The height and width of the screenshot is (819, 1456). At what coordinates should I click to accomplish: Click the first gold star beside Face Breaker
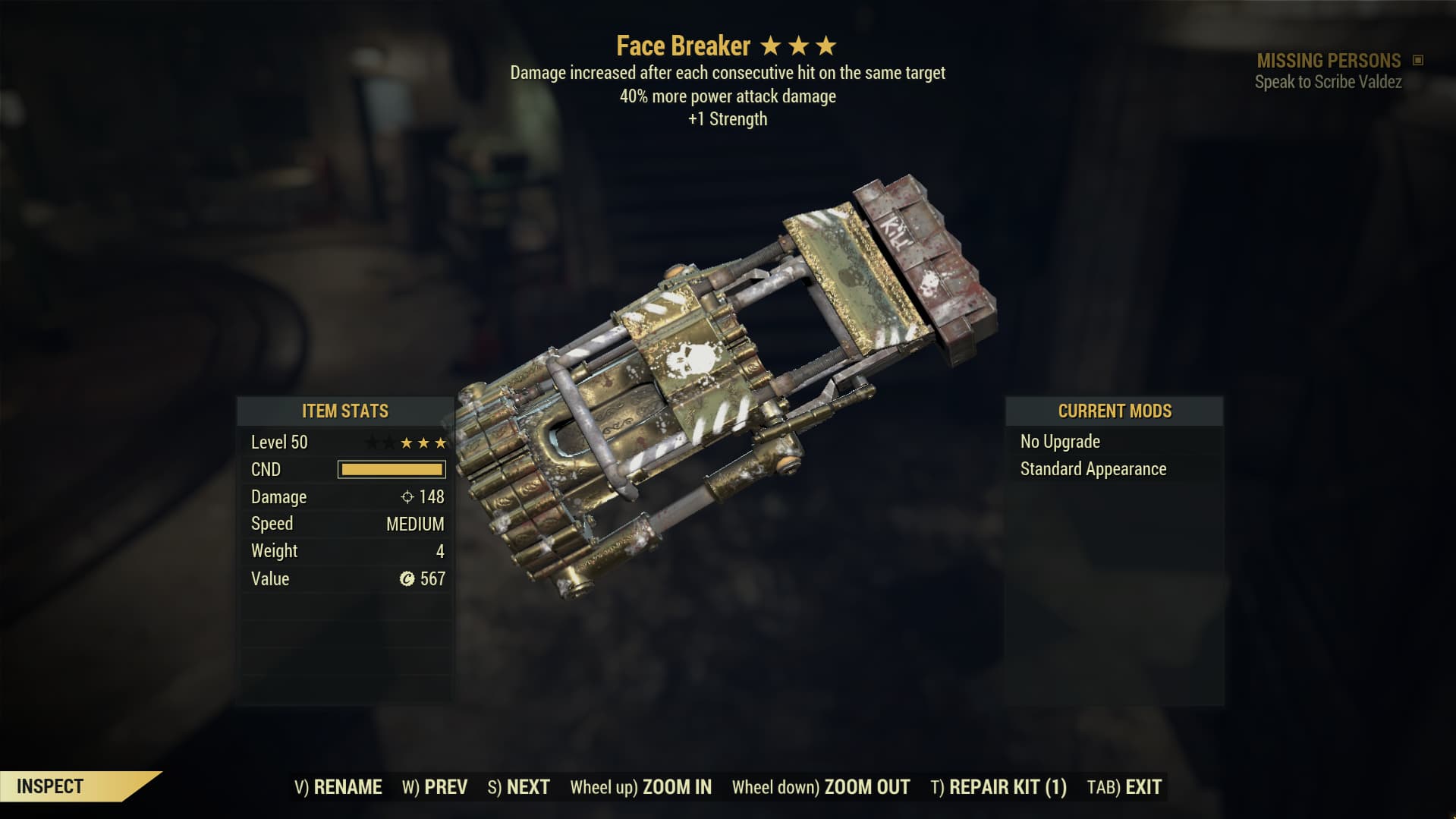pyautogui.click(x=769, y=46)
